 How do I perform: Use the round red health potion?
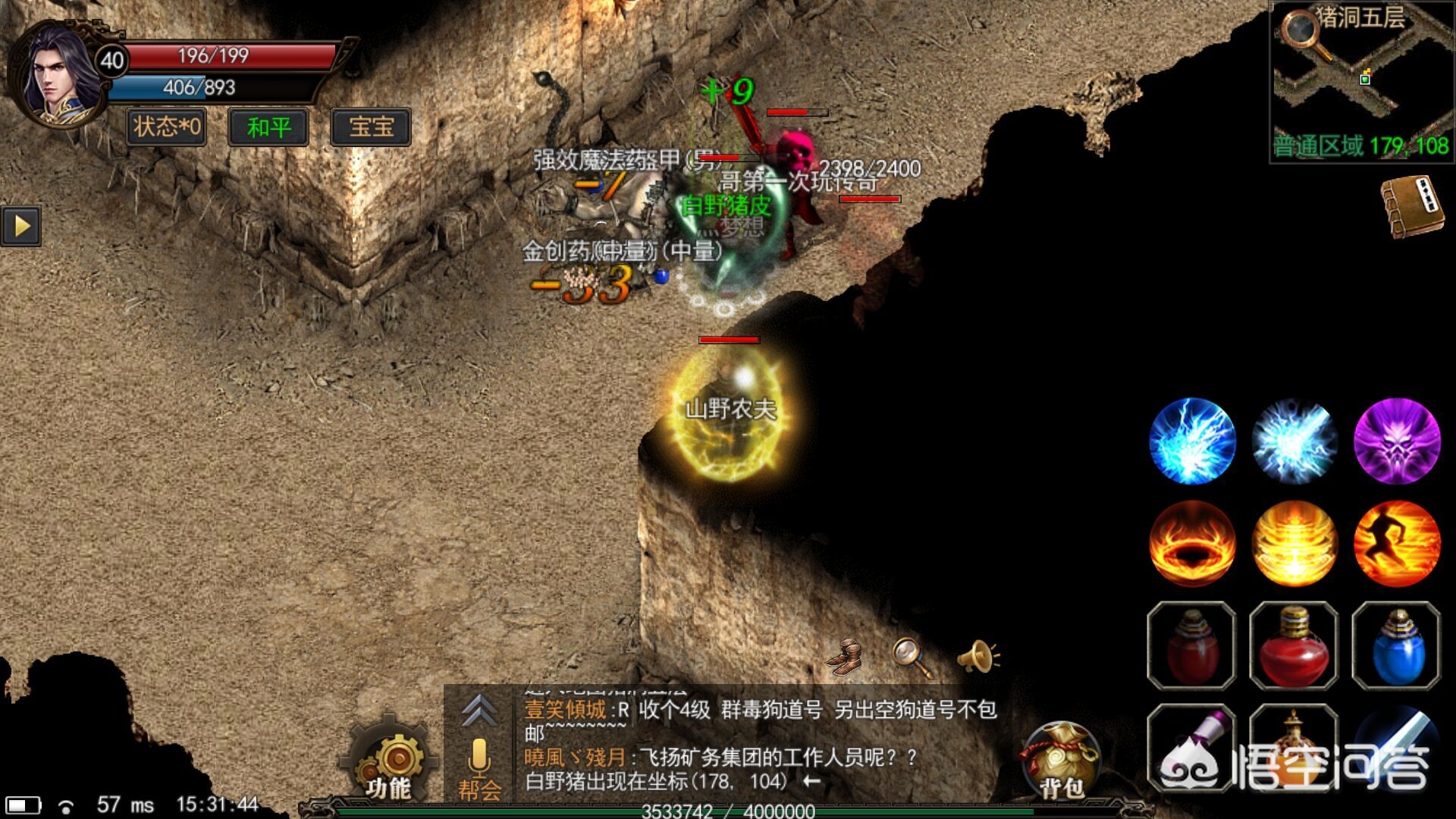(x=1294, y=645)
